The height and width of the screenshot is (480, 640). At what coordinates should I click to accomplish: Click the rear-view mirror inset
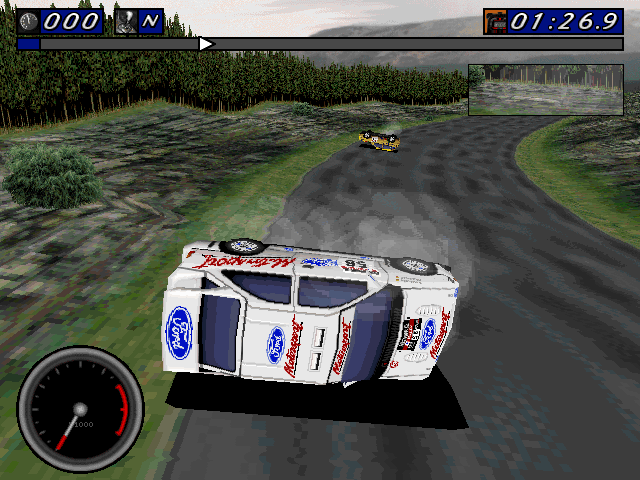click(546, 90)
